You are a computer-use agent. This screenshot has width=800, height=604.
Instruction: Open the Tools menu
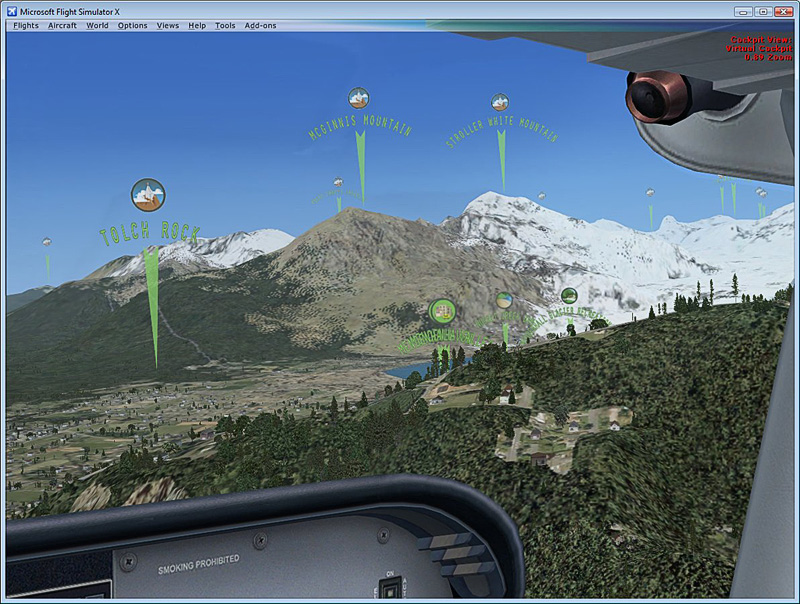pyautogui.click(x=225, y=25)
